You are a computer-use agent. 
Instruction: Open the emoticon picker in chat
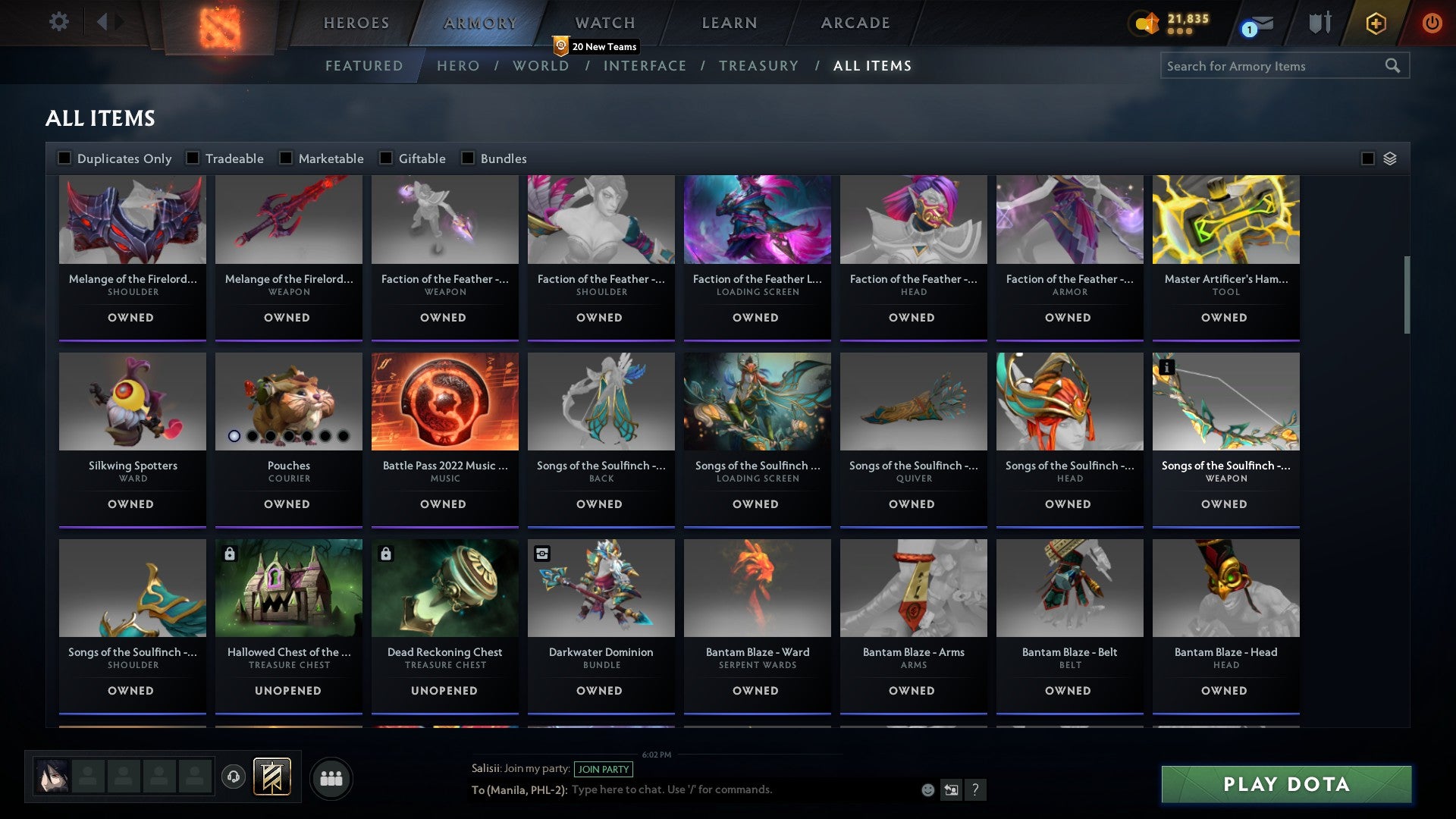(927, 789)
